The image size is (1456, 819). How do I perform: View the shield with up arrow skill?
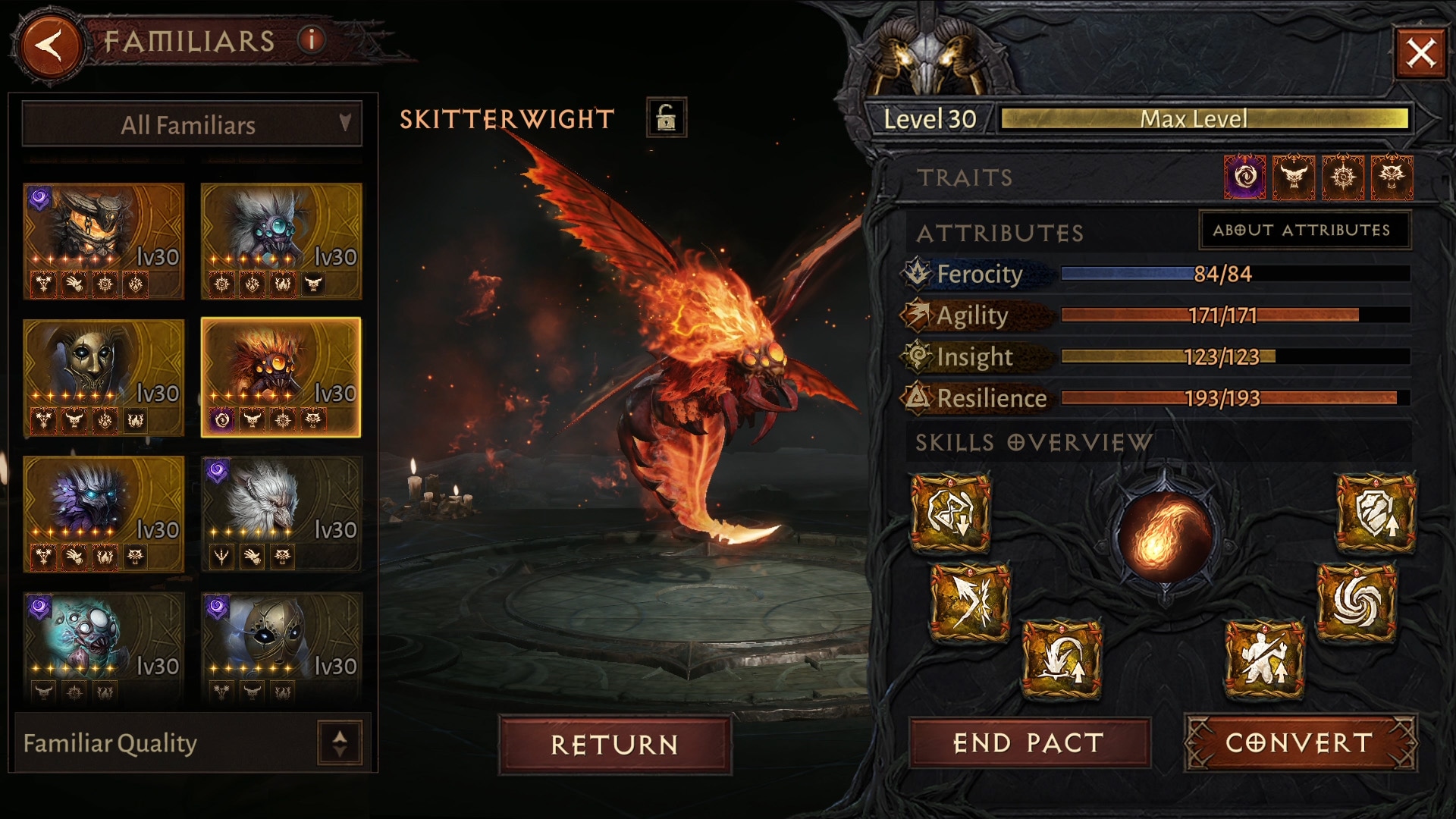pyautogui.click(x=1375, y=513)
